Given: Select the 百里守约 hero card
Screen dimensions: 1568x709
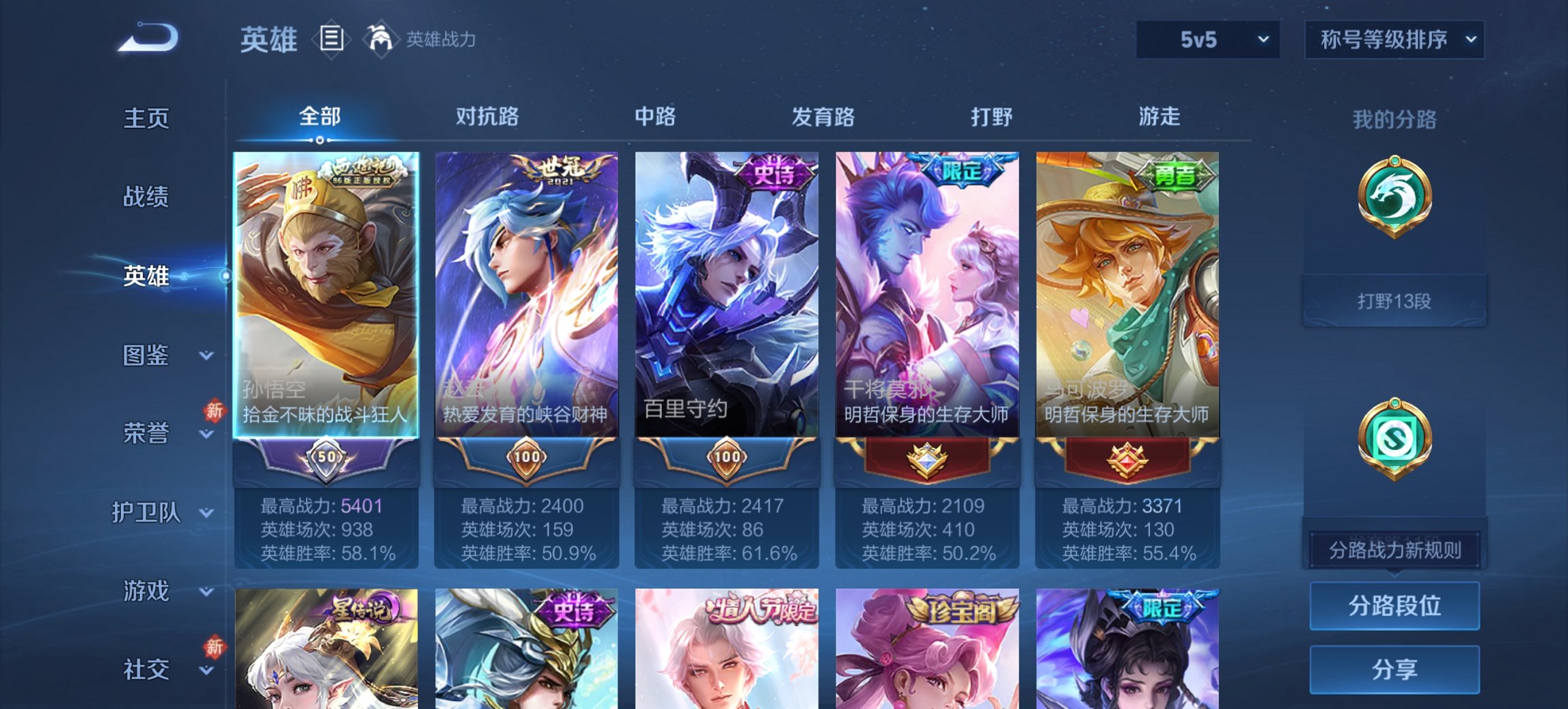Looking at the screenshot, I should tap(726, 294).
